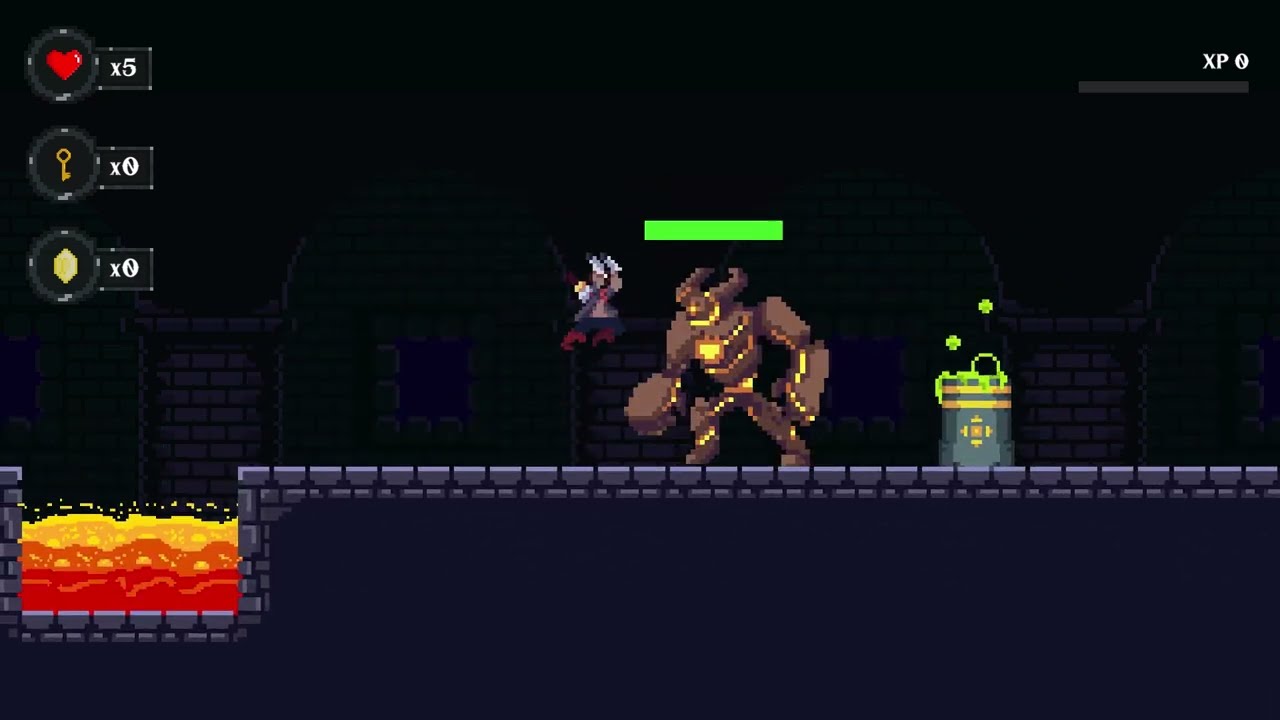Click the XP 0 text label

click(1225, 61)
